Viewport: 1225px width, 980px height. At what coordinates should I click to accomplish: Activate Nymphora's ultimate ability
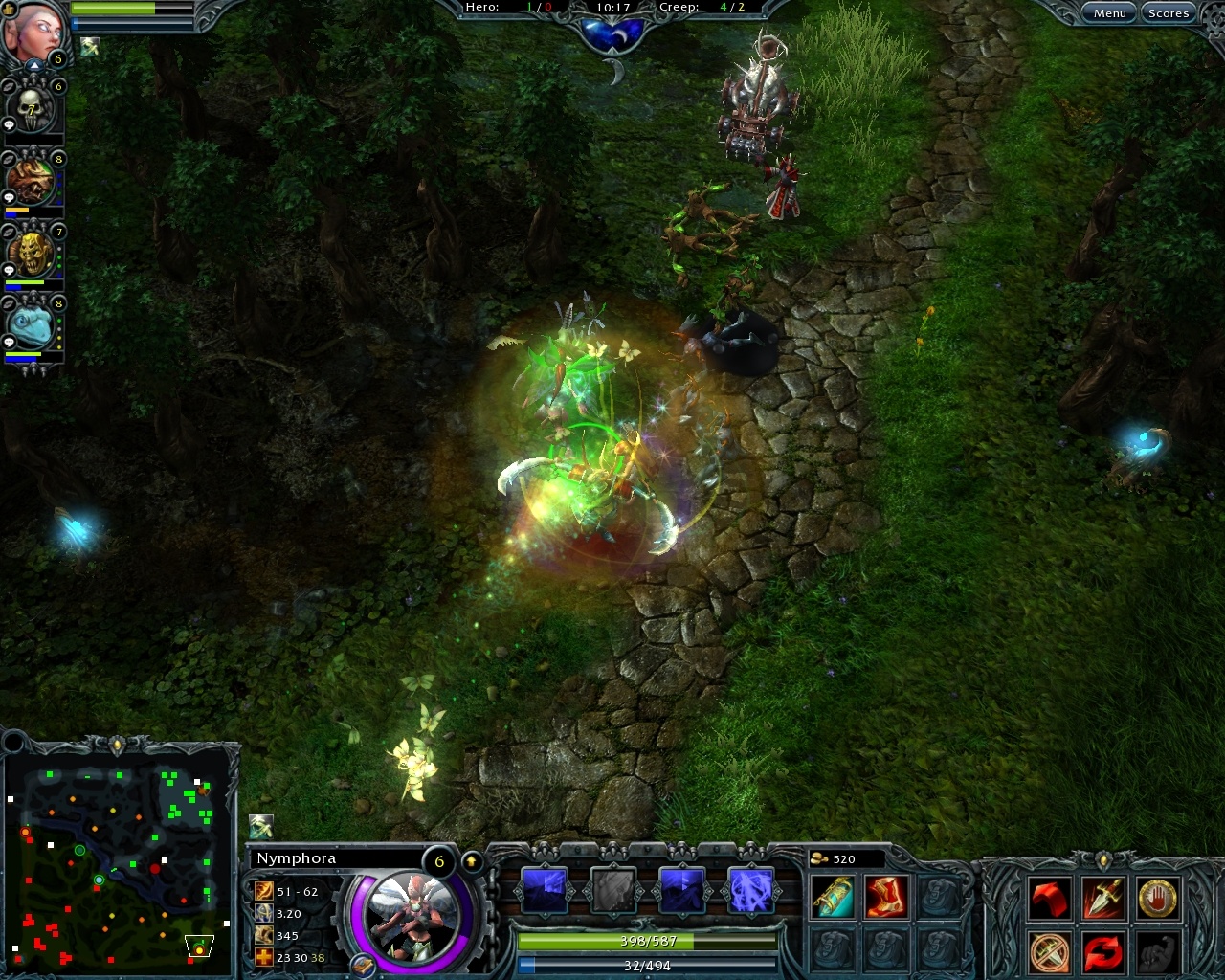click(x=750, y=888)
